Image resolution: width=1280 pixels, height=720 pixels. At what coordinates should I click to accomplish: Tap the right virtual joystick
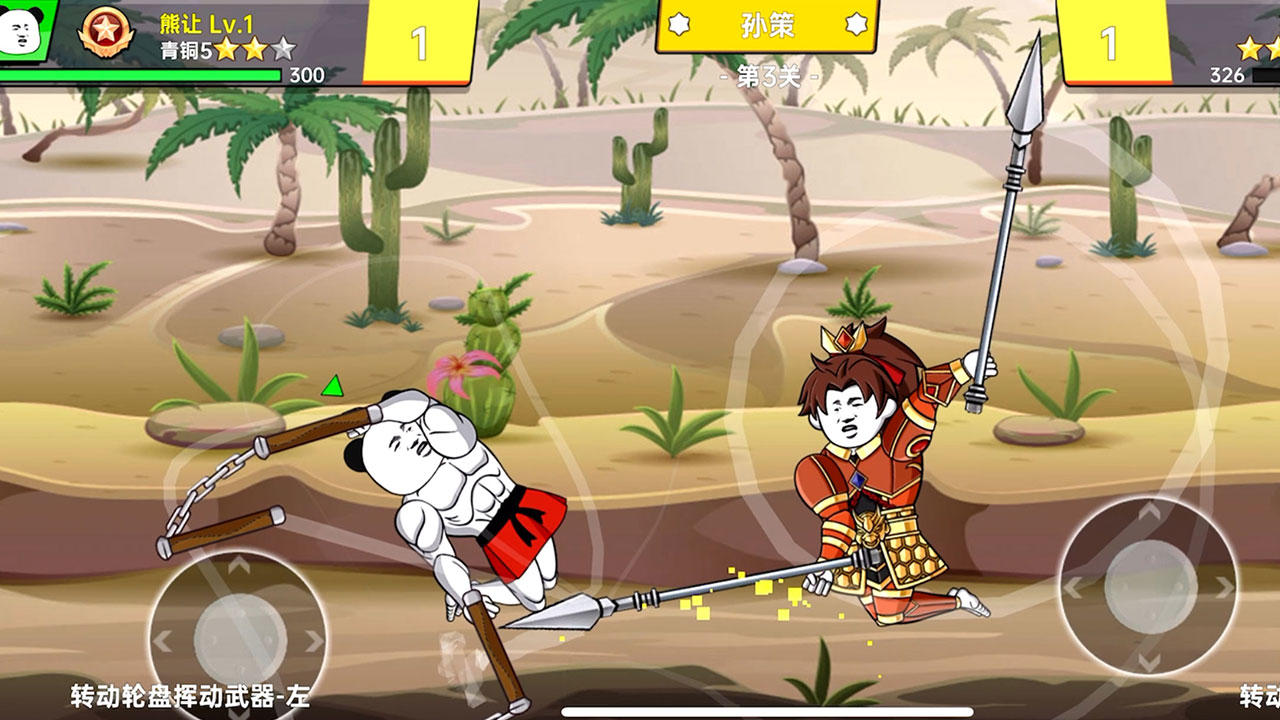pos(1149,585)
